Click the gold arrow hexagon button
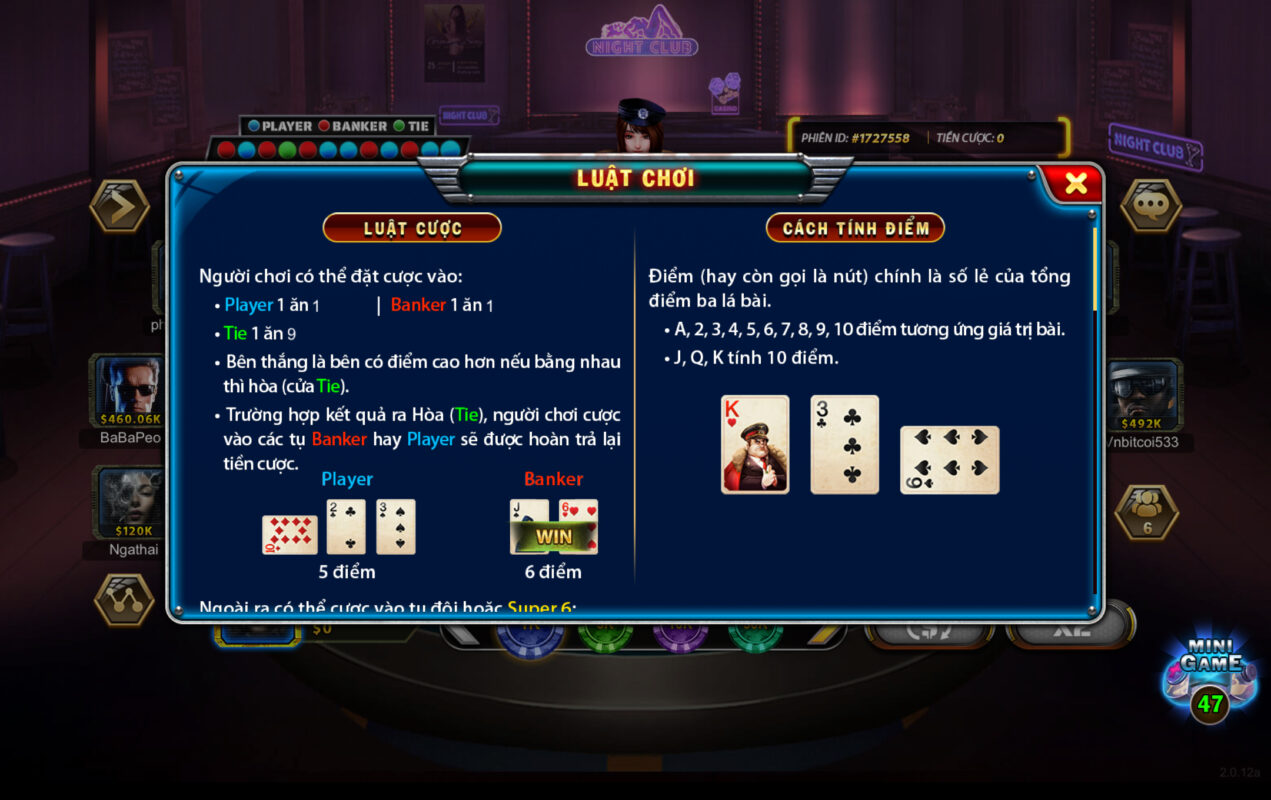 [120, 206]
